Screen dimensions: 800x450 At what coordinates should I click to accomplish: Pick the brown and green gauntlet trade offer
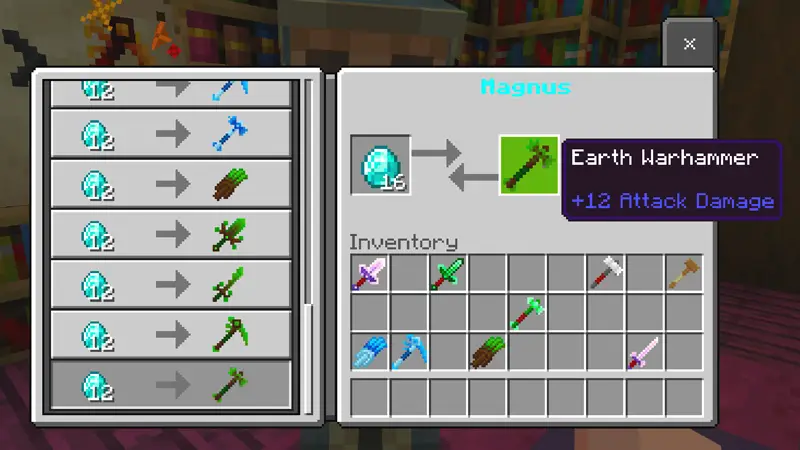click(171, 184)
